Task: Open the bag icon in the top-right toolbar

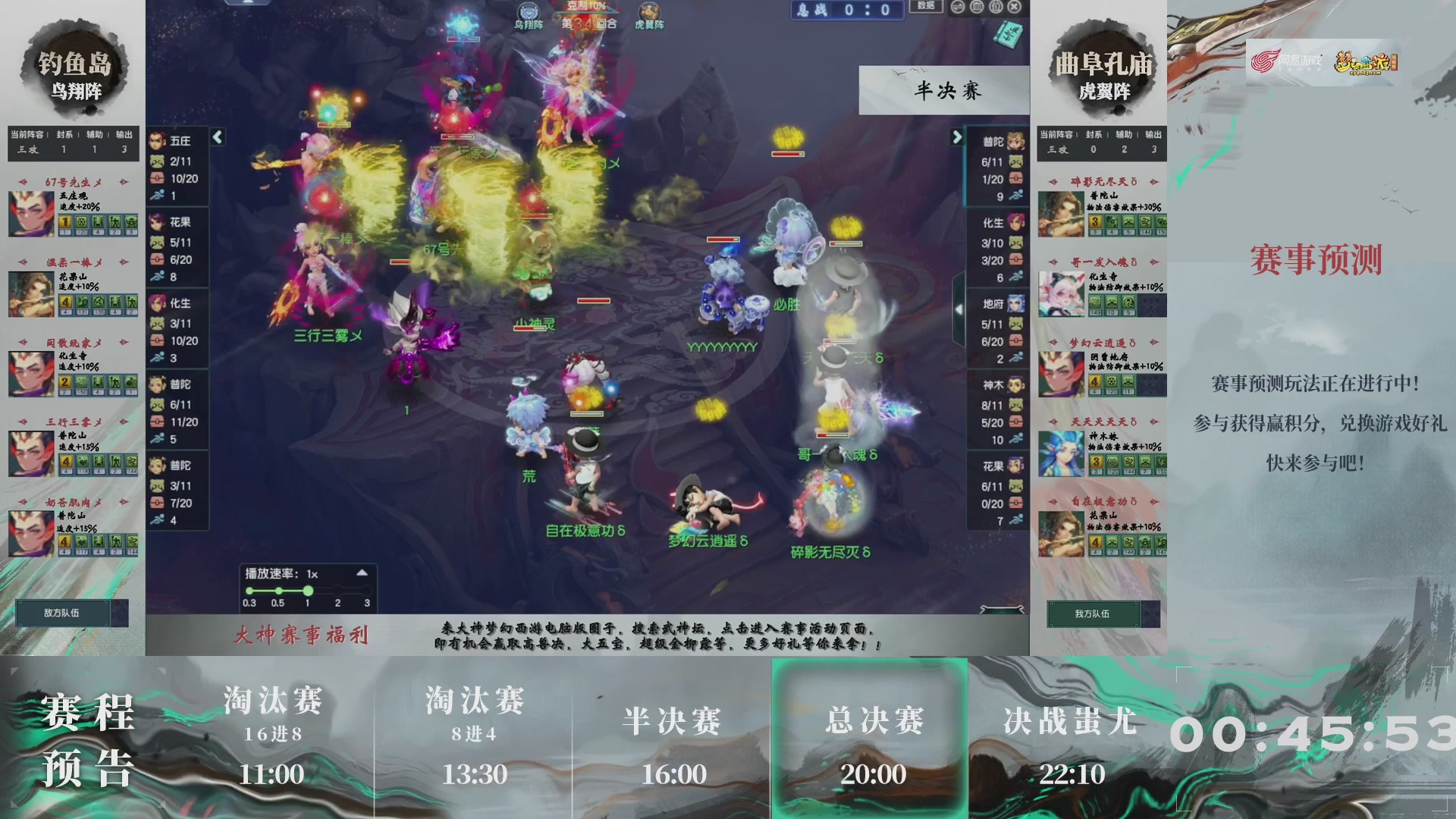Action: 996,7
